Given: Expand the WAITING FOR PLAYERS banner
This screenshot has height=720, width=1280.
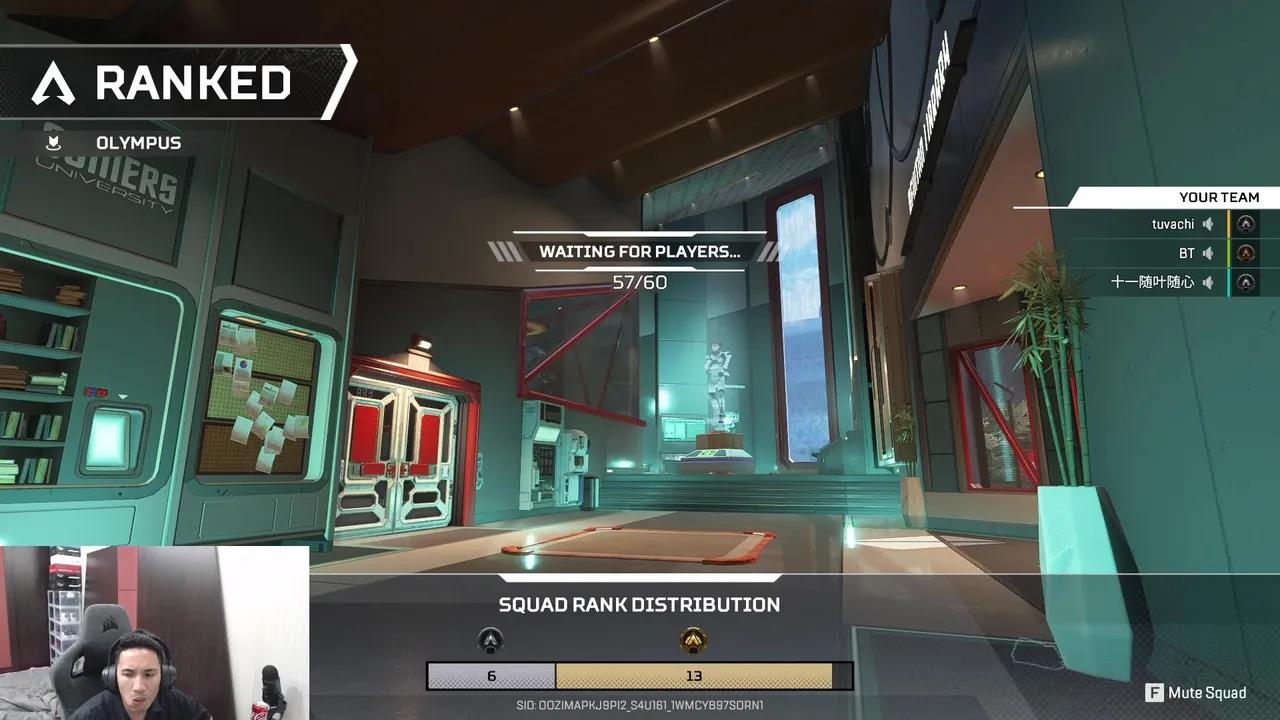Looking at the screenshot, I should [x=640, y=252].
